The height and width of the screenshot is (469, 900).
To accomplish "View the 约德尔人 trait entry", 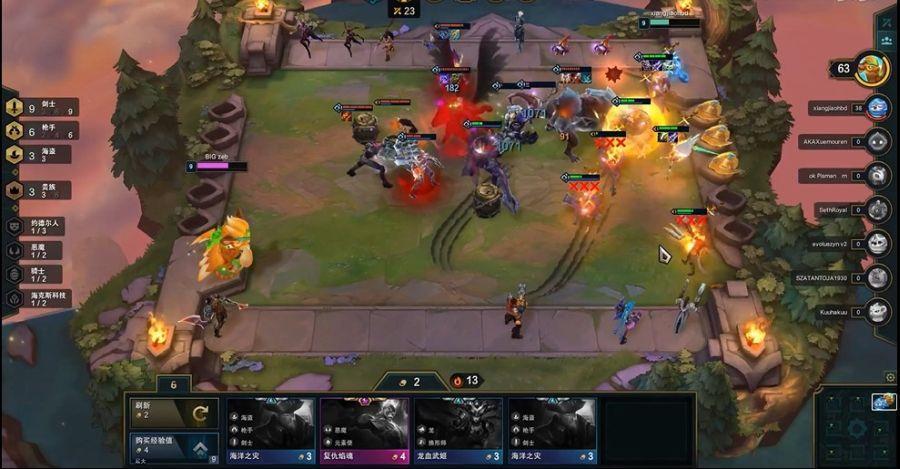I will click(40, 227).
